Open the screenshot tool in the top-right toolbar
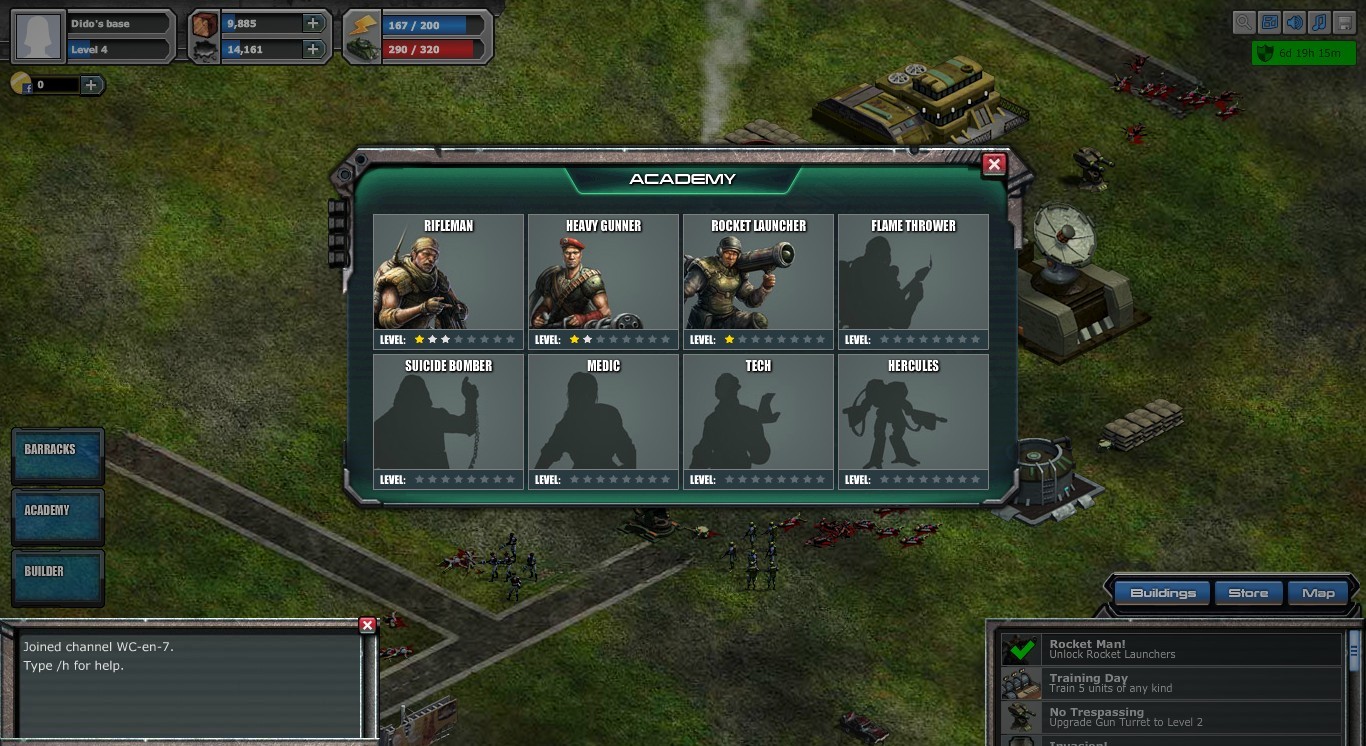The width and height of the screenshot is (1366, 746). tap(1270, 22)
